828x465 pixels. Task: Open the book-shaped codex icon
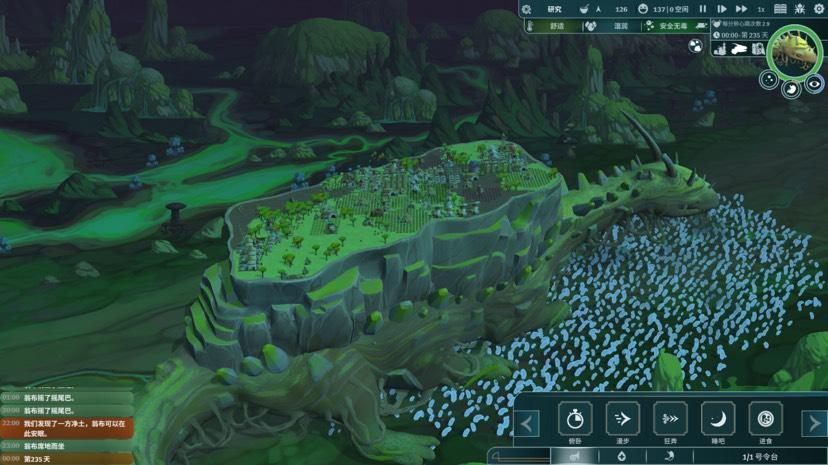click(x=780, y=9)
